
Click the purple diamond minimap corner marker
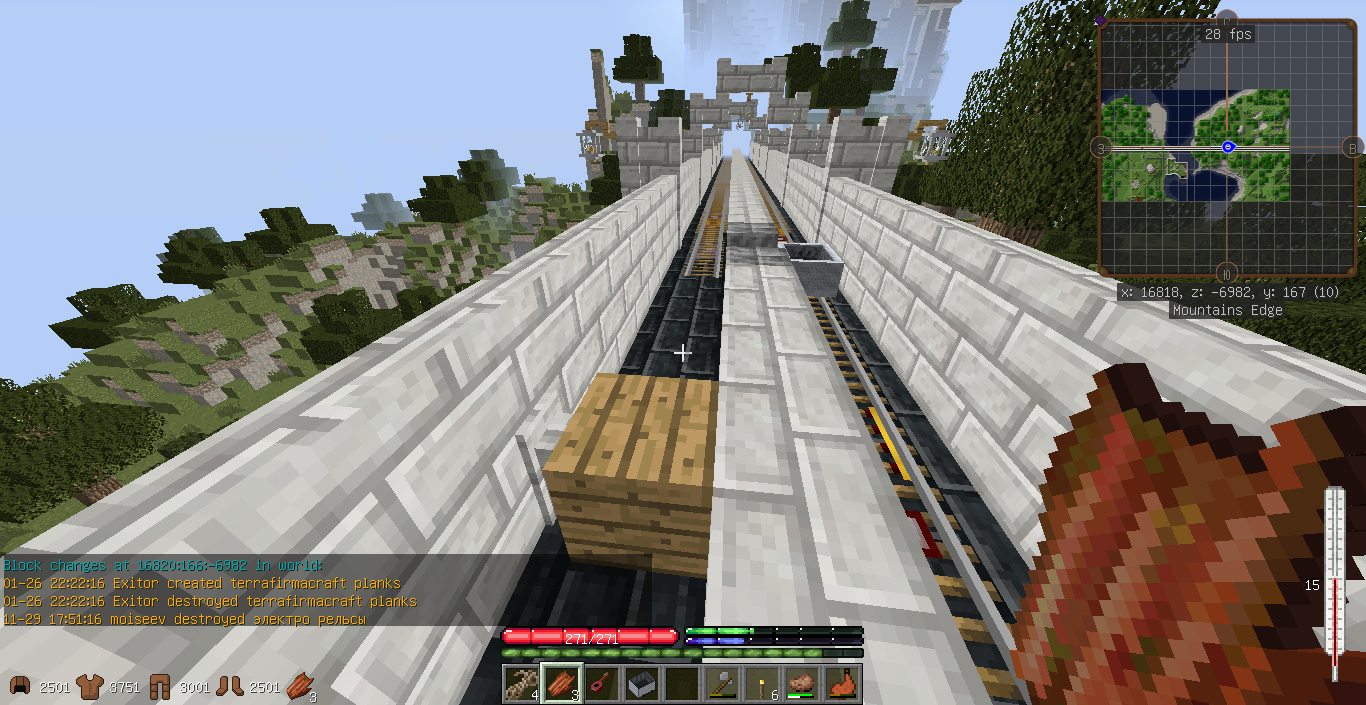click(x=1101, y=21)
